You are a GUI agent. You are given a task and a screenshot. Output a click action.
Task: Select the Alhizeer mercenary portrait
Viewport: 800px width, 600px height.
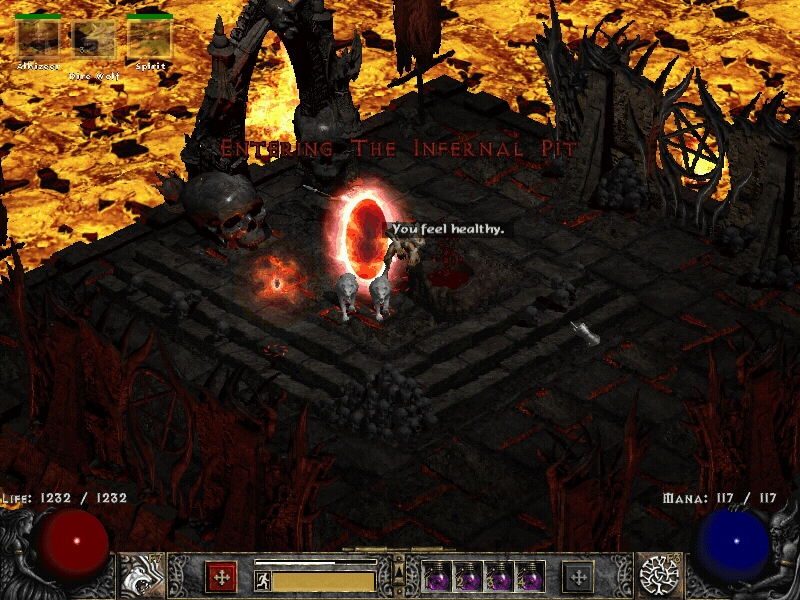pos(37,39)
